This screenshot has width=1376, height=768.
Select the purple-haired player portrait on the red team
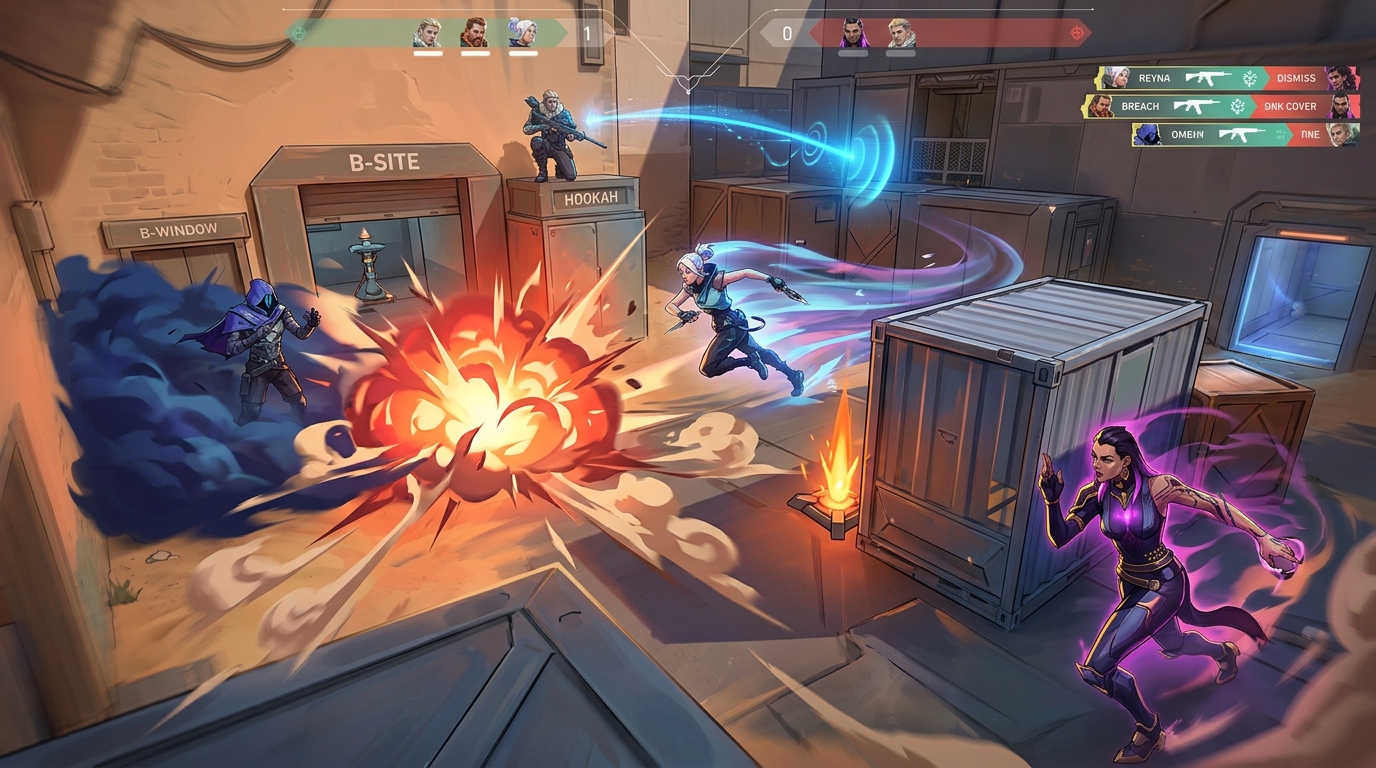click(x=853, y=33)
